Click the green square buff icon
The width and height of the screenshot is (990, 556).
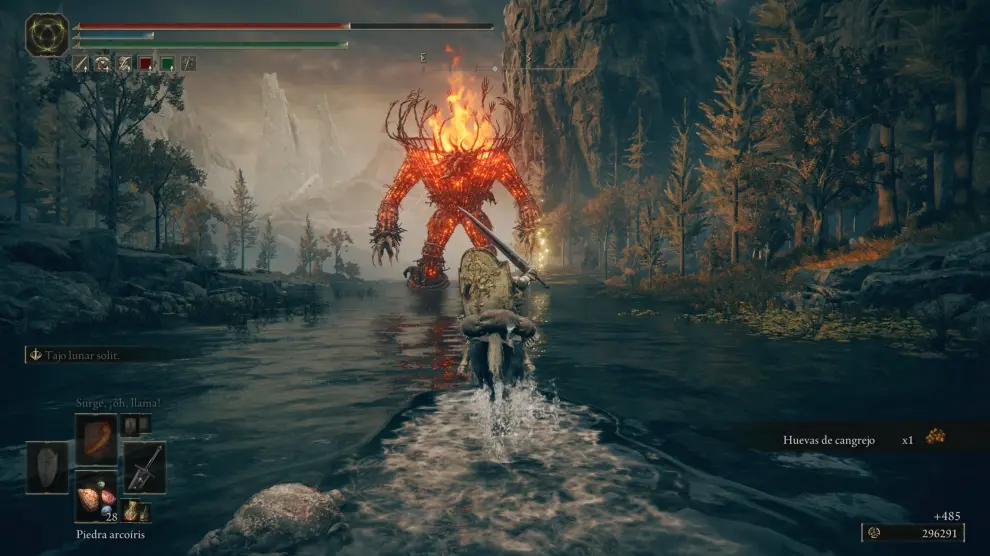[167, 63]
